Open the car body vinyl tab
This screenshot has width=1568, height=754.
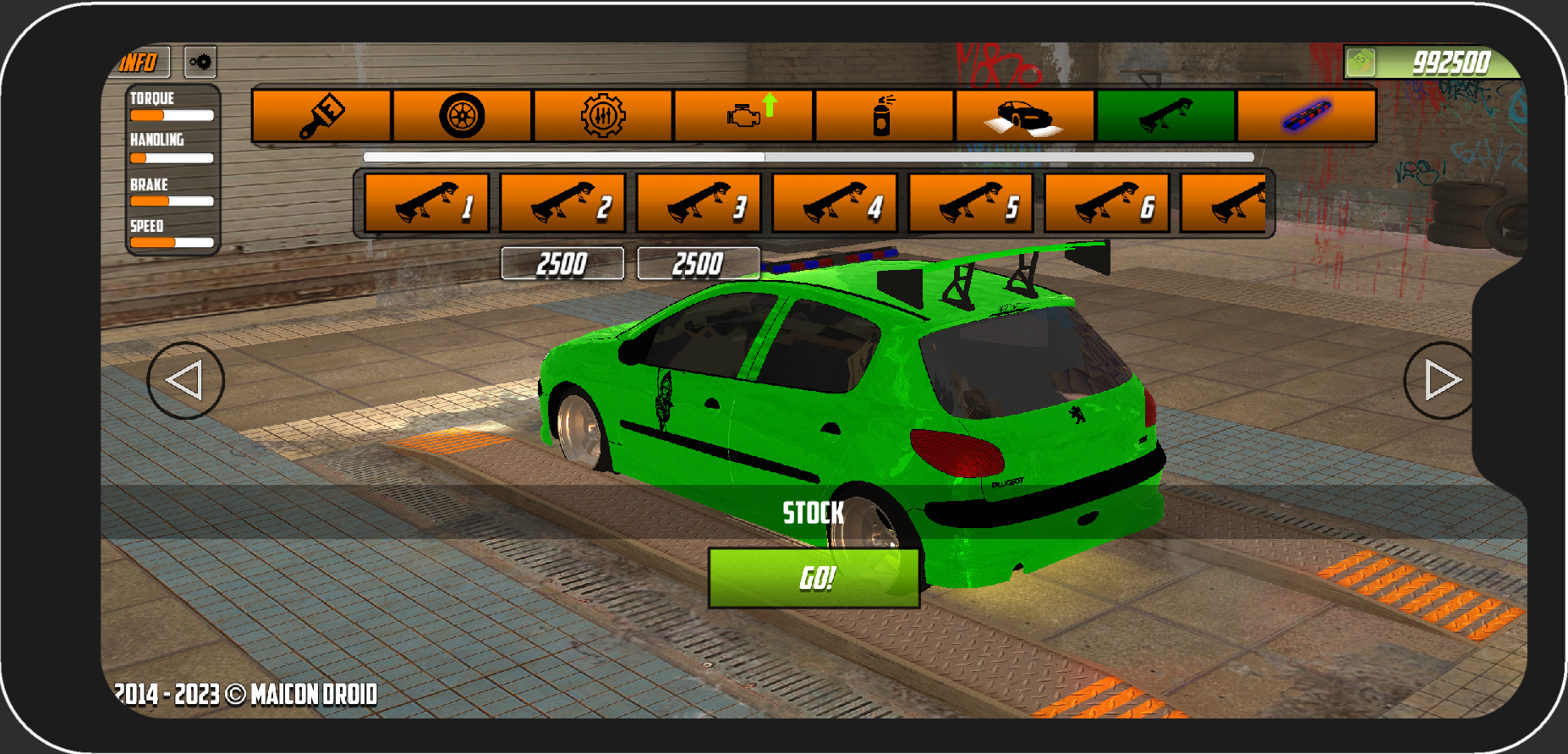pyautogui.click(x=1024, y=115)
